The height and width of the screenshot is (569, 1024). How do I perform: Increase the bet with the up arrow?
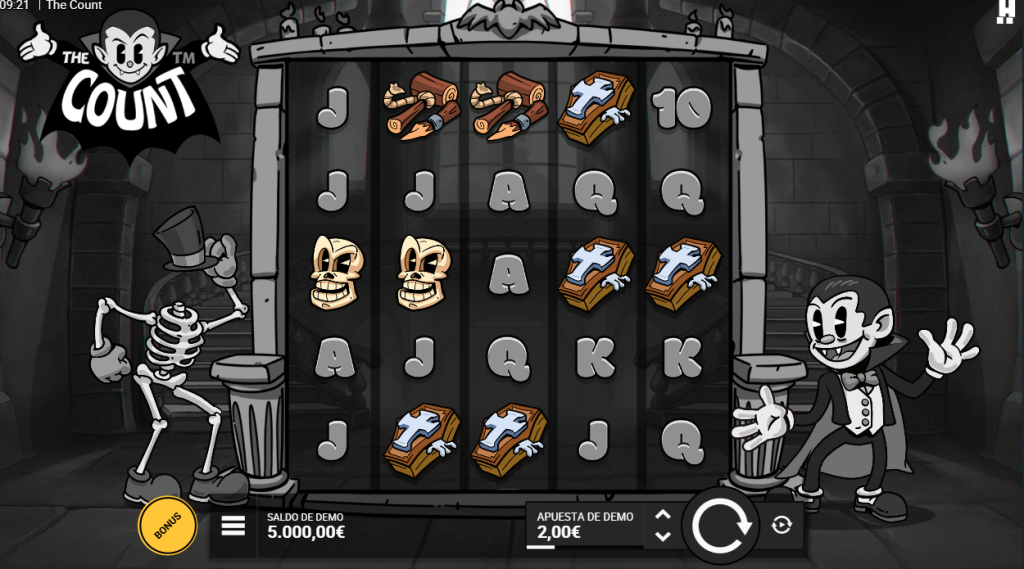pos(662,515)
